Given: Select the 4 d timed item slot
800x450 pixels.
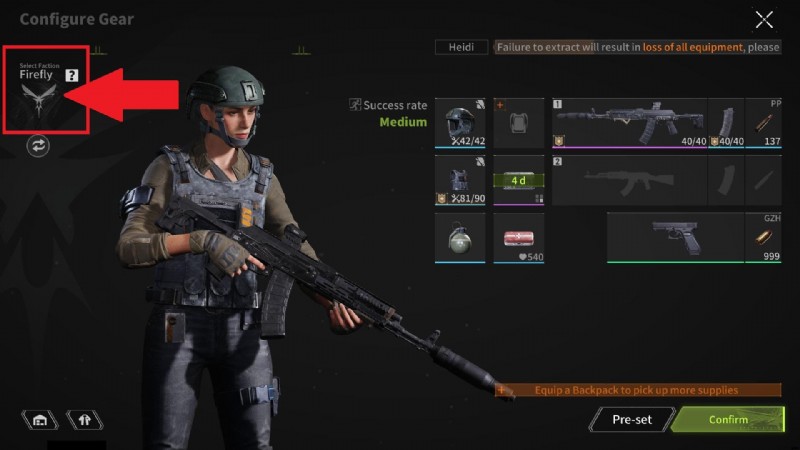Looking at the screenshot, I should point(518,180).
